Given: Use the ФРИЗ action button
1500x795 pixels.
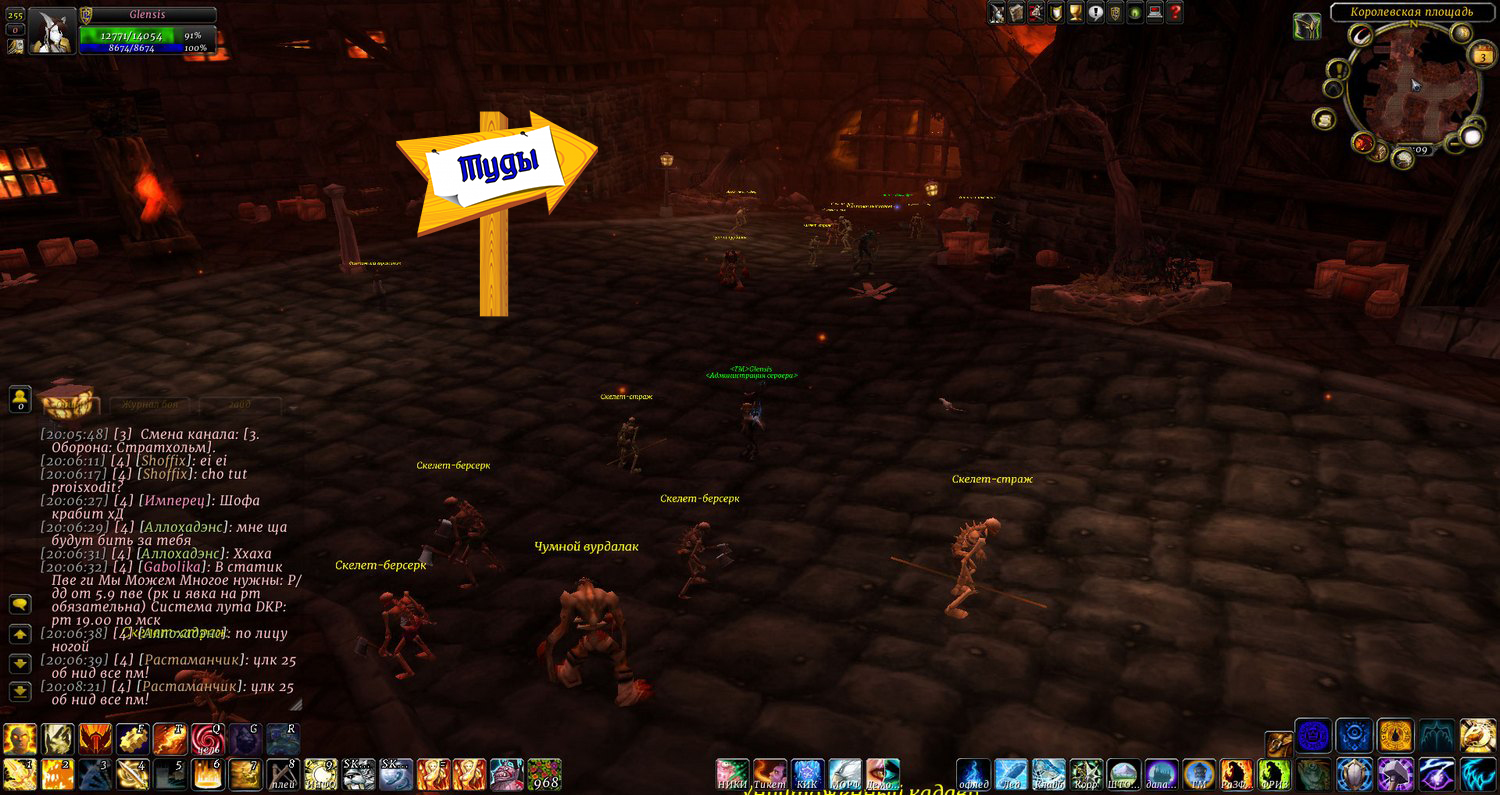Looking at the screenshot, I should pos(1272,775).
